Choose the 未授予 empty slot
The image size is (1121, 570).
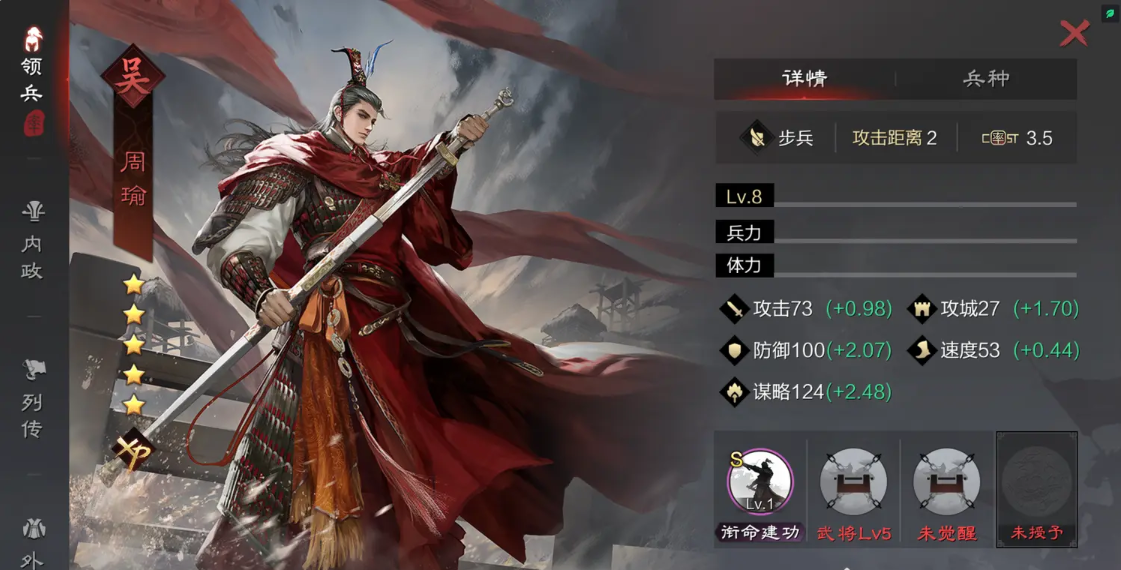[1036, 482]
